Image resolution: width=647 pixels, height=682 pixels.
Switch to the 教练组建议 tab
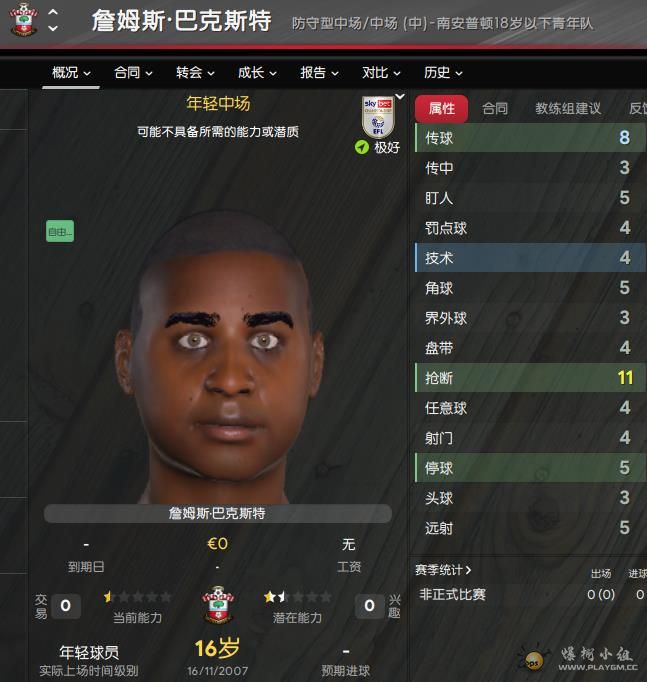pos(568,109)
